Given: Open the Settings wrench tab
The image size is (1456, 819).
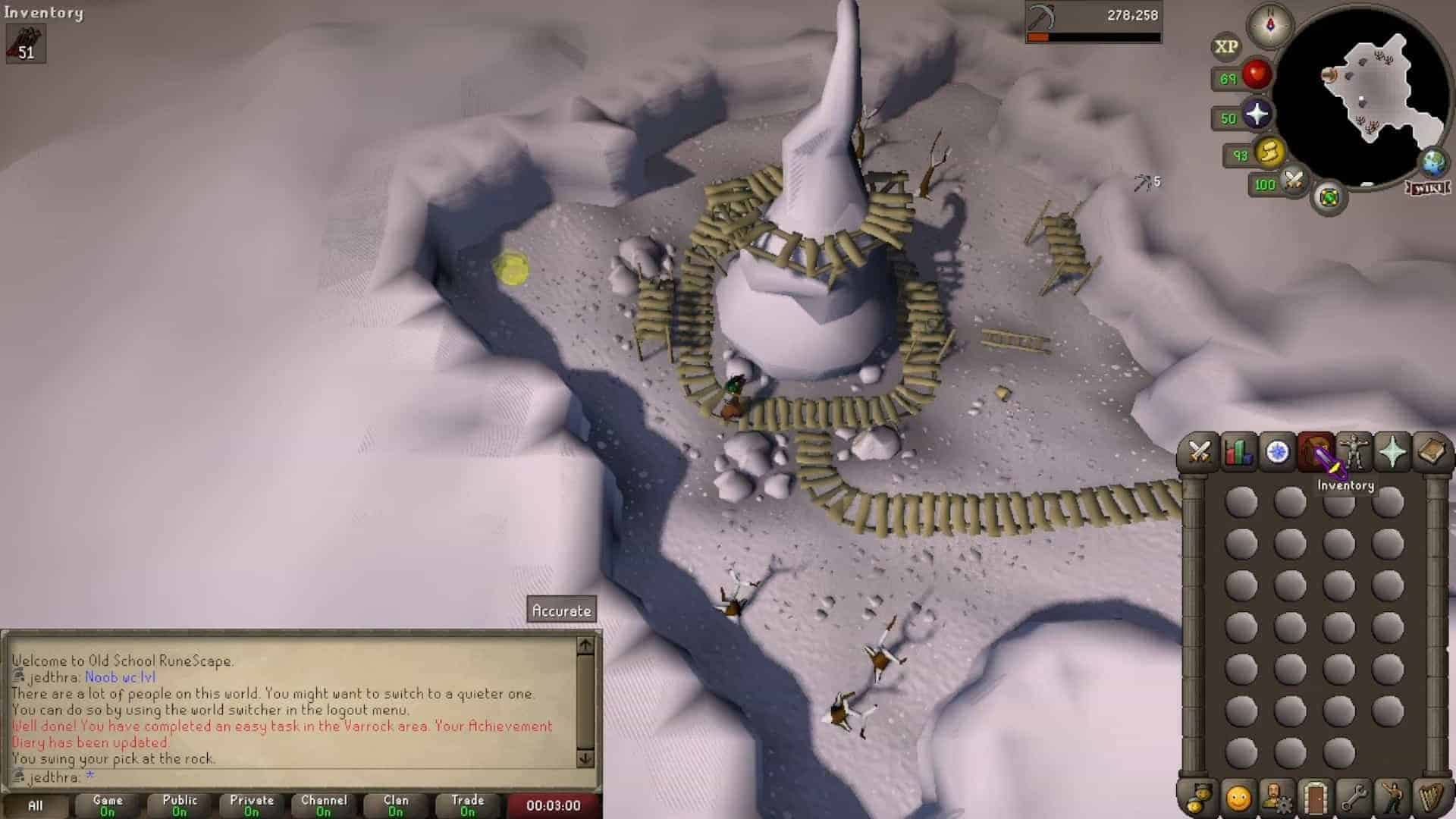Looking at the screenshot, I should point(1354,798).
